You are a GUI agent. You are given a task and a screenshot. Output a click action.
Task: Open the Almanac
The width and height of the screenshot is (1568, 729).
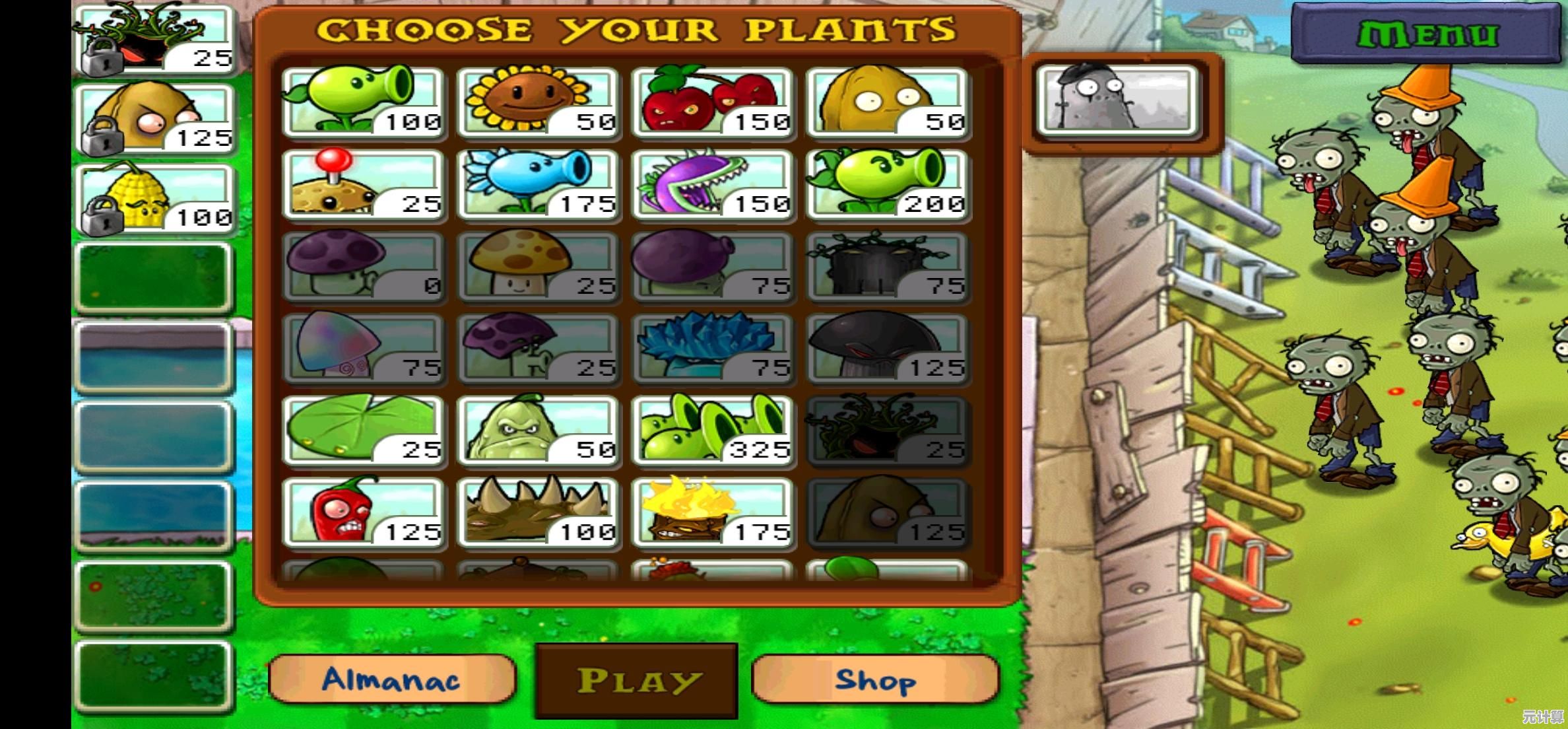coord(391,679)
